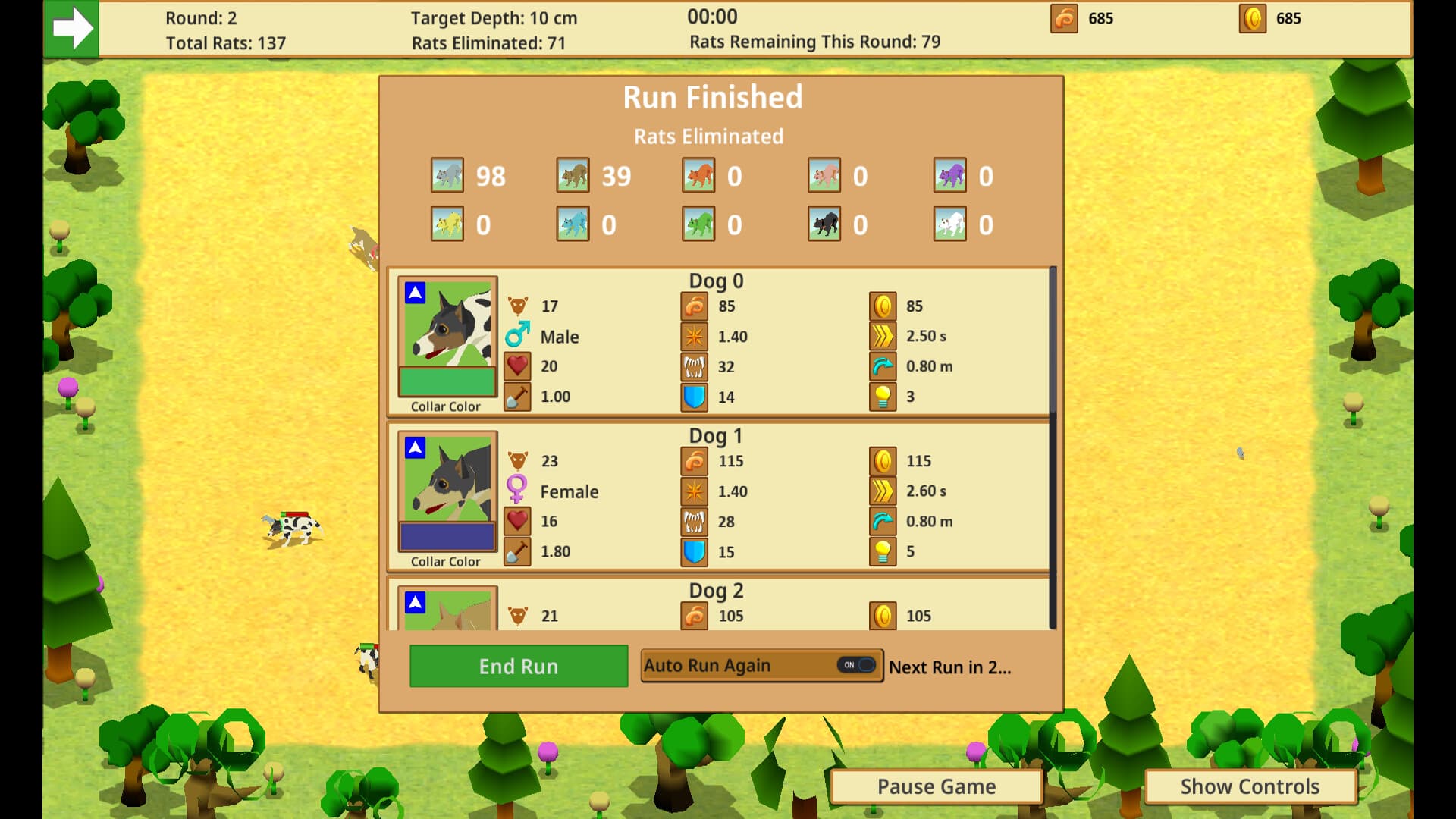
Task: Click the Pause Game button
Action: [x=937, y=786]
